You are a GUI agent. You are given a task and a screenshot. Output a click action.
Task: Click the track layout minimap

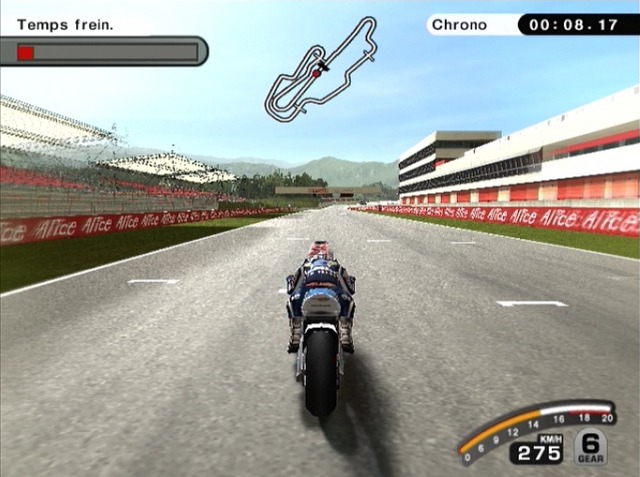click(x=320, y=70)
